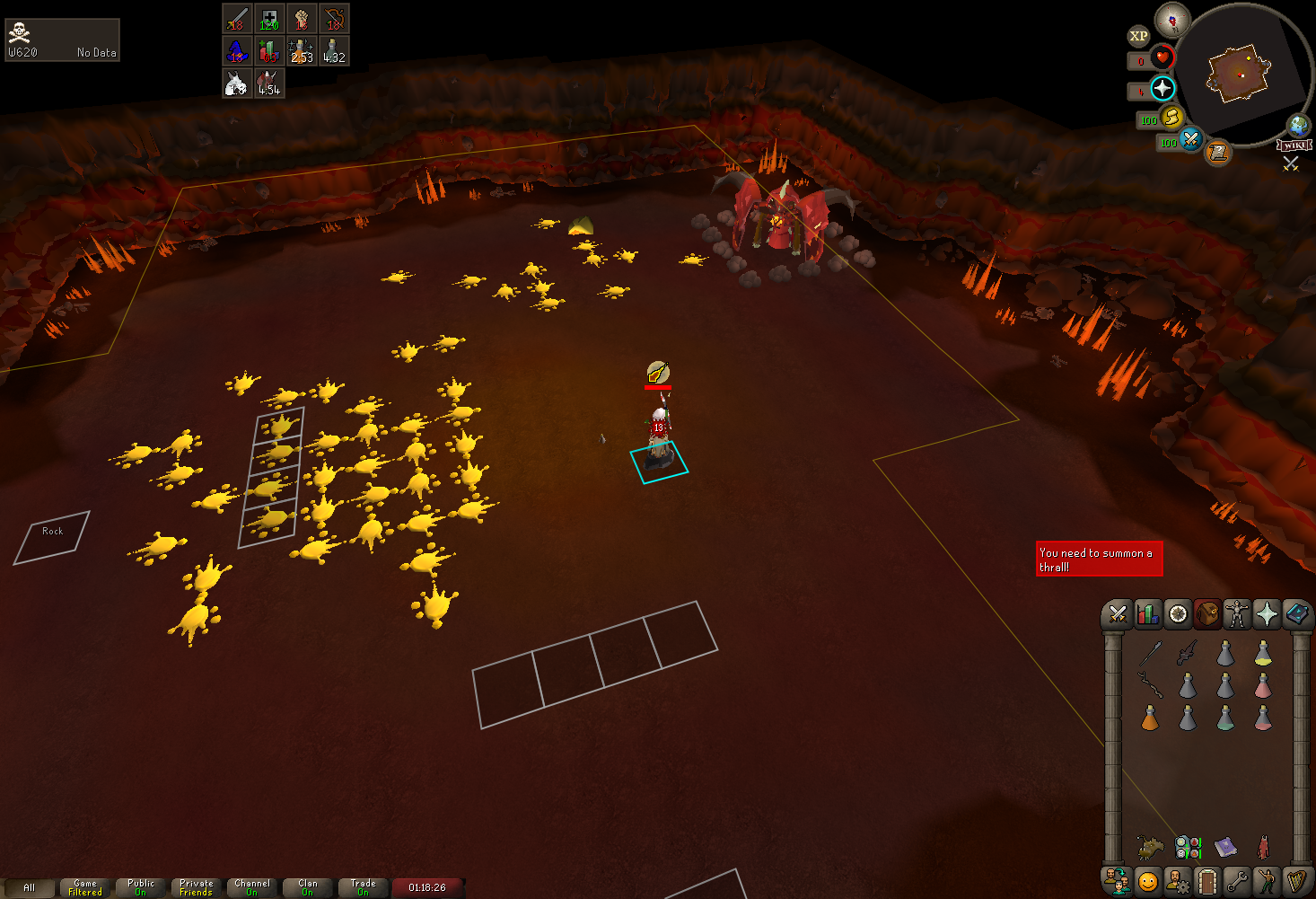
Task: Click the compass to face north
Action: 1172,19
